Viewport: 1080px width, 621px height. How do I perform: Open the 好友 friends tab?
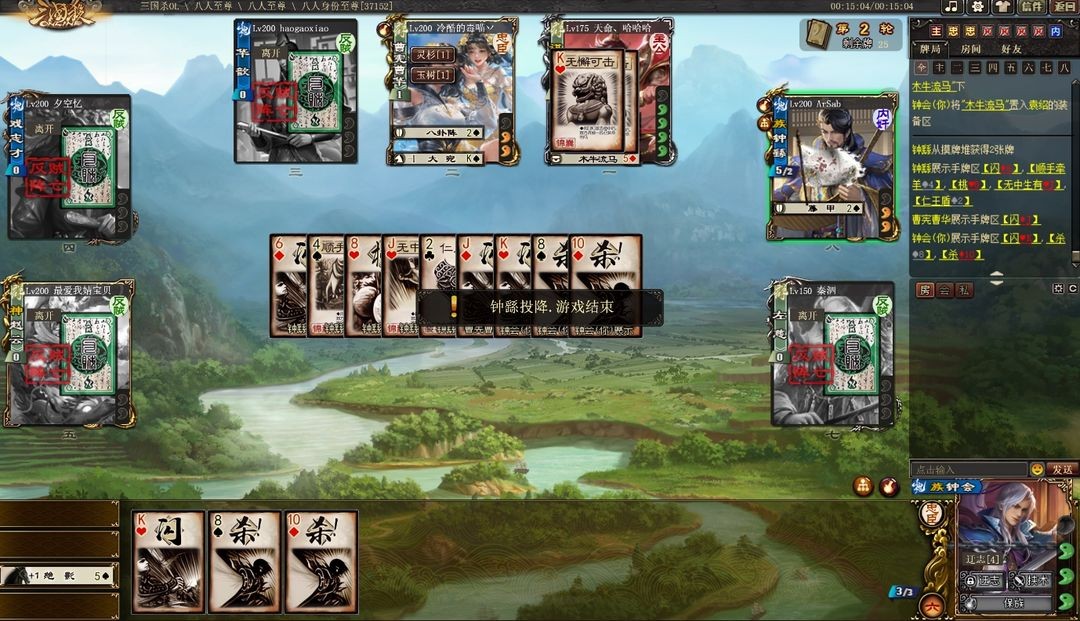[x=1011, y=49]
